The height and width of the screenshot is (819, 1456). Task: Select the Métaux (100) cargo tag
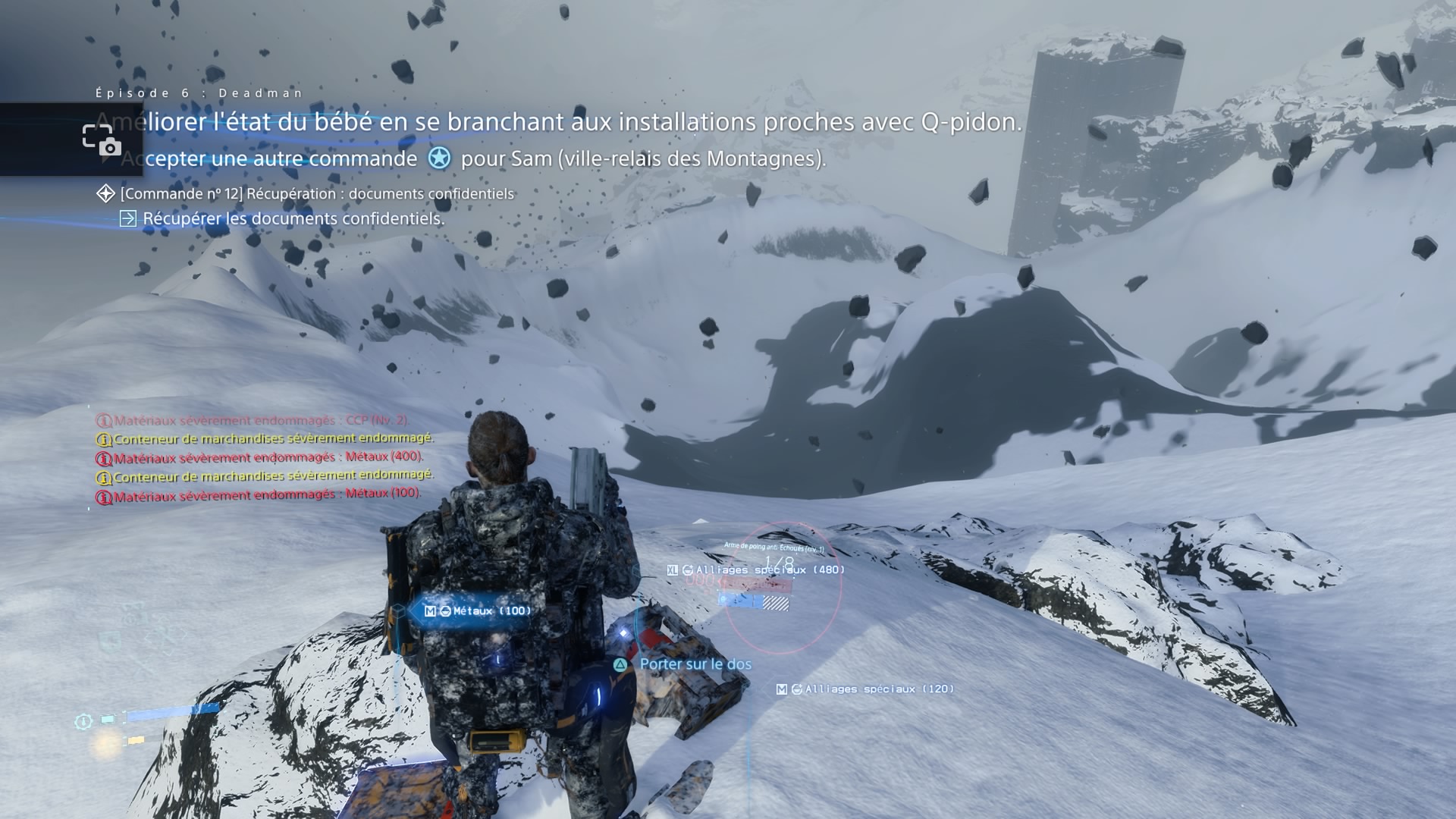point(478,611)
